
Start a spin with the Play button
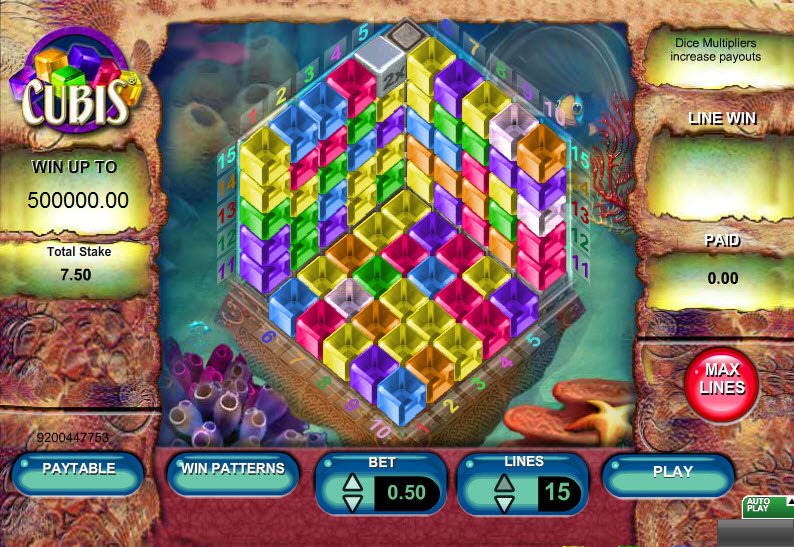(672, 472)
